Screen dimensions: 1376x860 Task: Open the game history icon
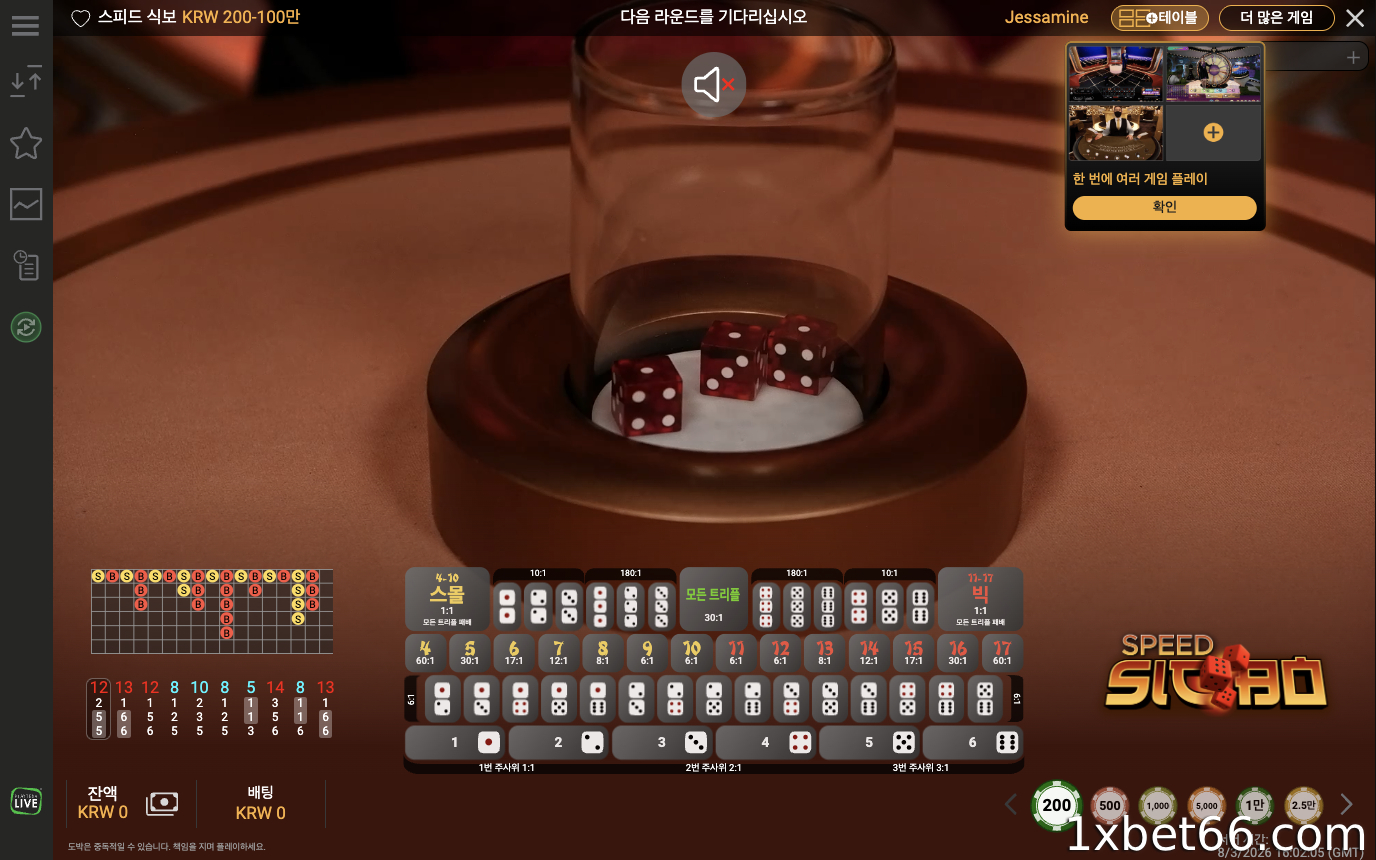(25, 265)
